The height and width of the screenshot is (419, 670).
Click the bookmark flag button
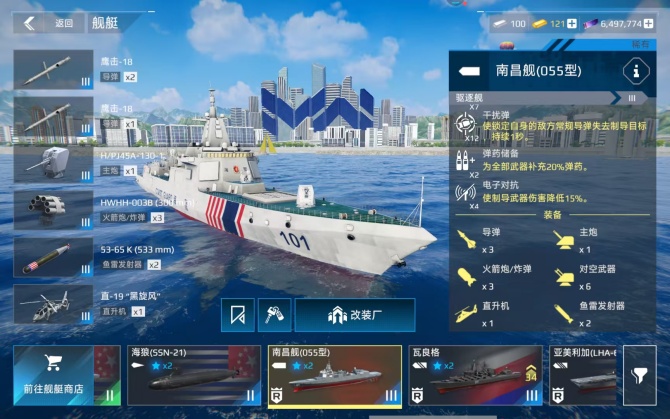(238, 316)
